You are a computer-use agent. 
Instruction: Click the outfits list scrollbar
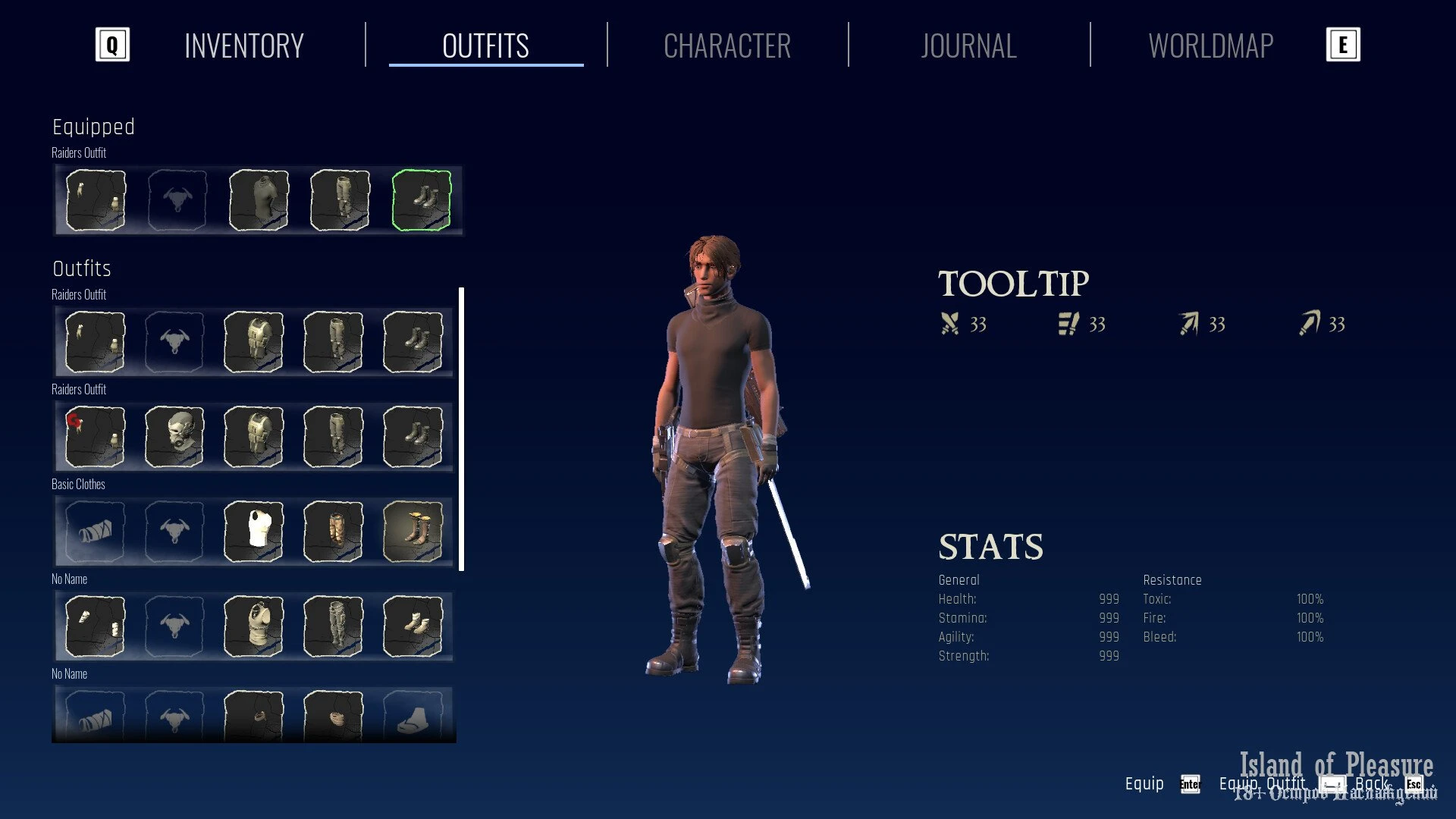[462, 428]
